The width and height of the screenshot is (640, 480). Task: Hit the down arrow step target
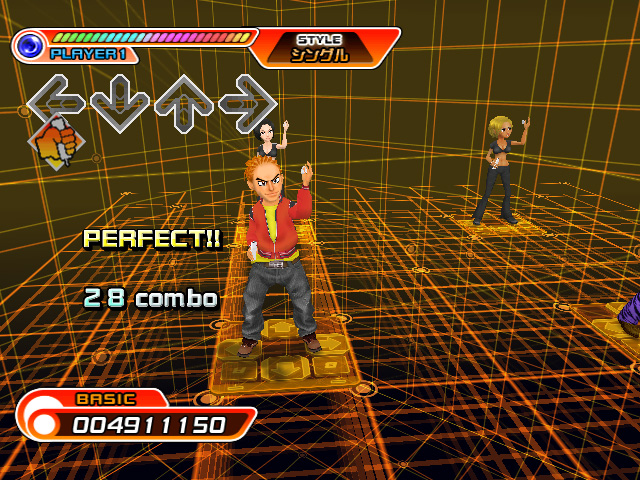[x=119, y=103]
